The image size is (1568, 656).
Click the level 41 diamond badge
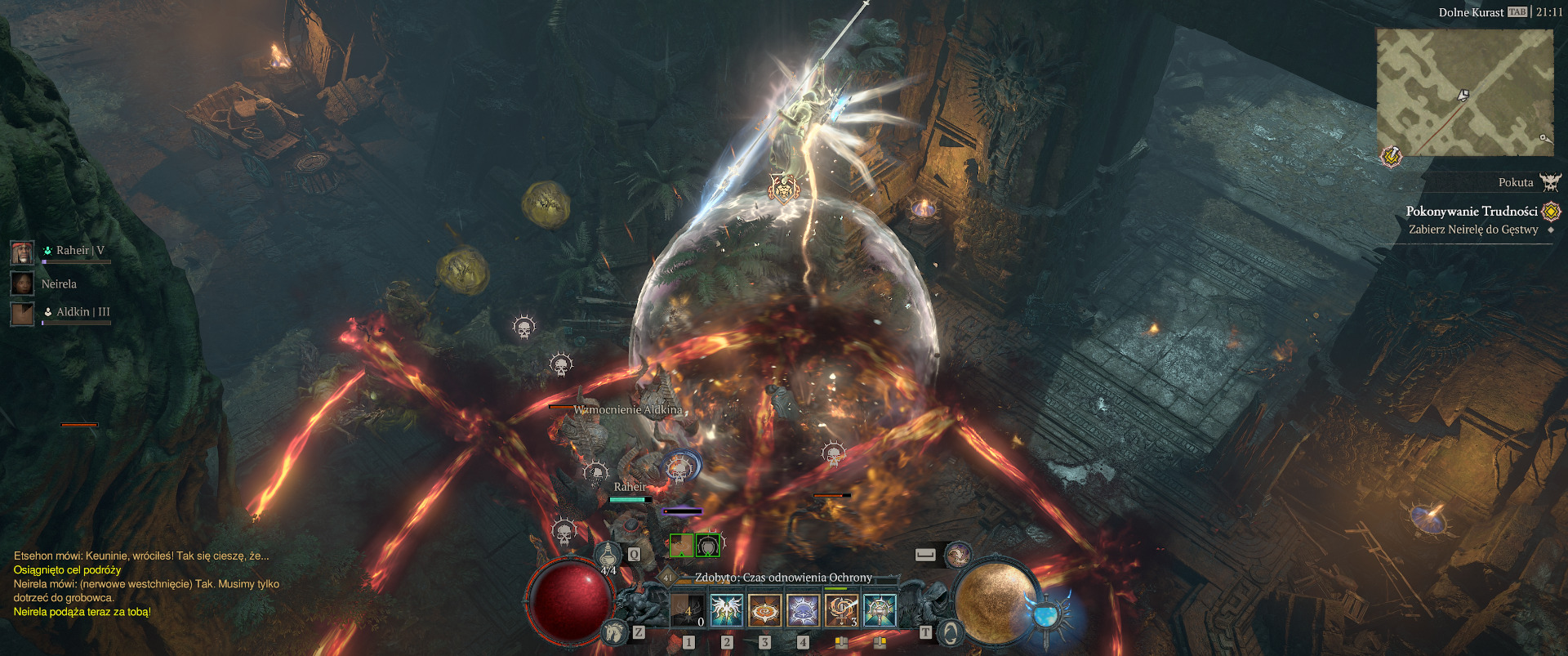coord(667,578)
